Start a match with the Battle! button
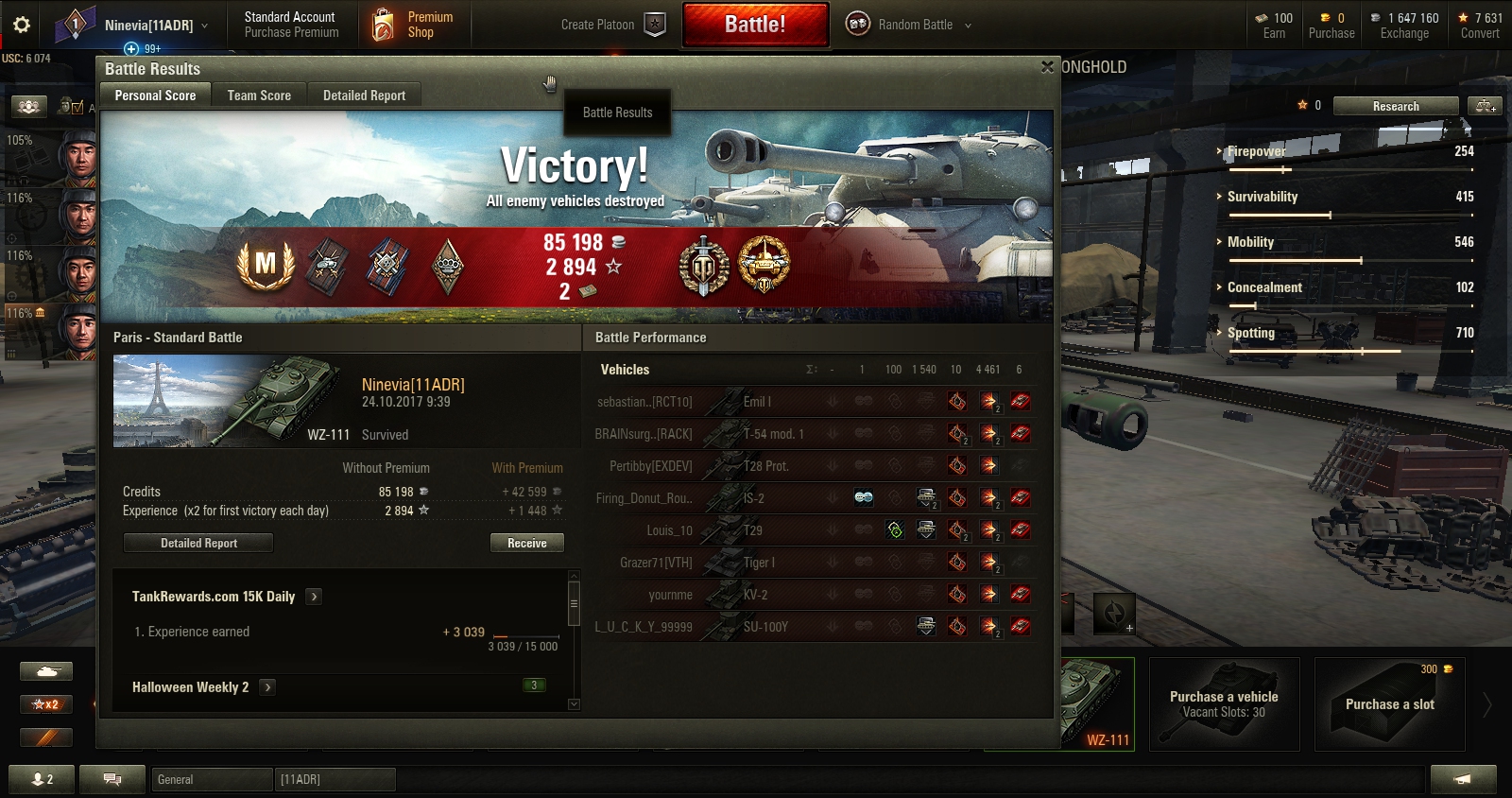 point(755,25)
